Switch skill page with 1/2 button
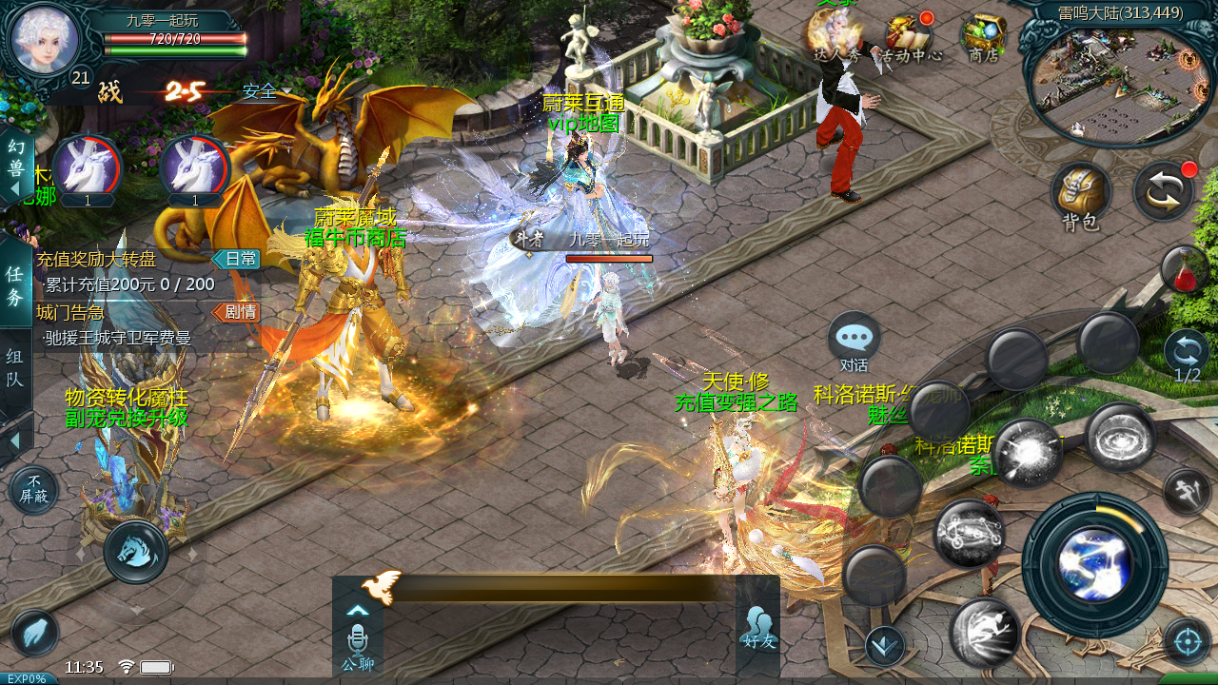1218x685 pixels. tap(1187, 356)
